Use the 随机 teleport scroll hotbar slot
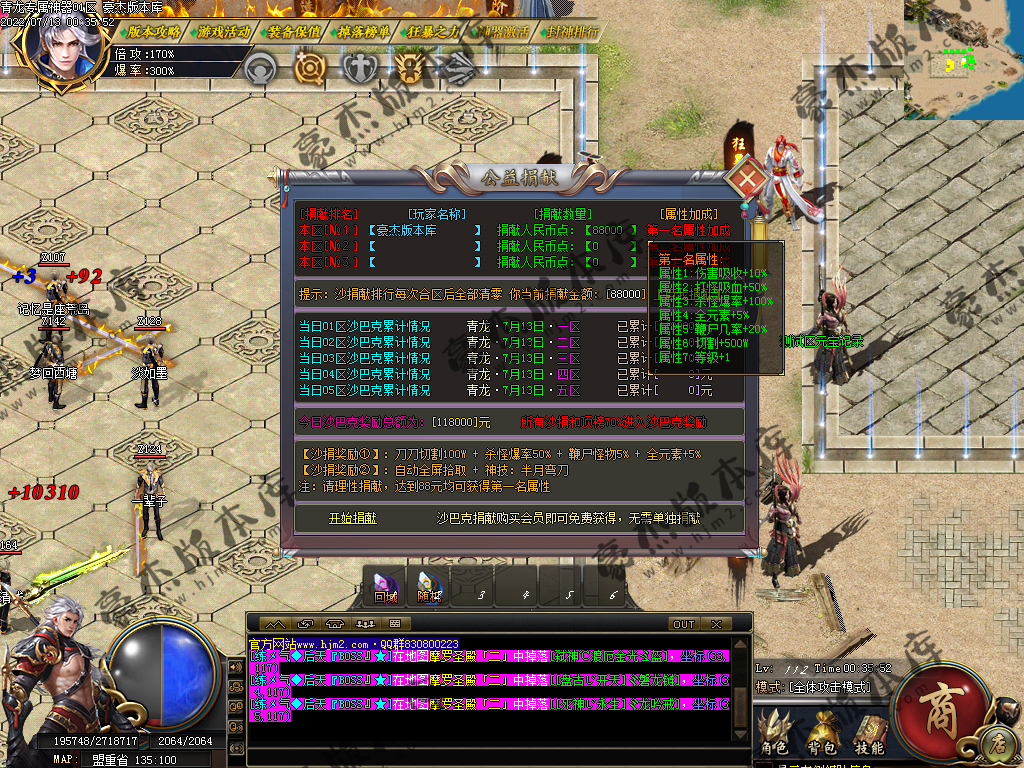1024x768 pixels. click(x=429, y=587)
